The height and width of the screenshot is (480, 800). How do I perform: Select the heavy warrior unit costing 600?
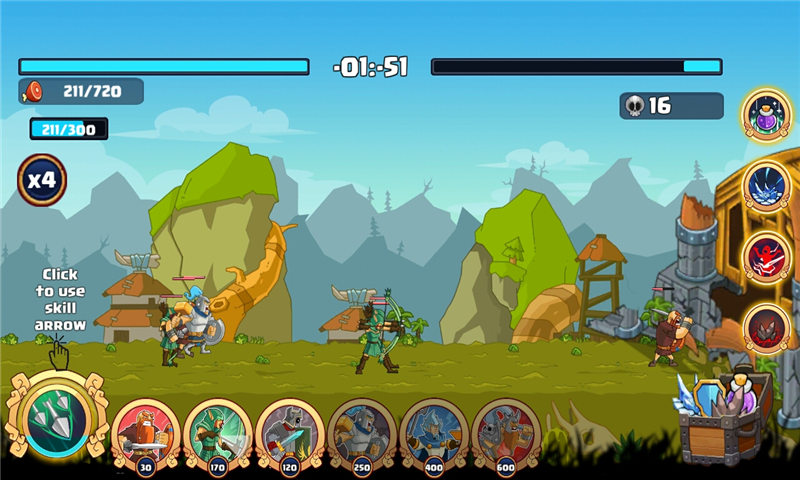[x=506, y=431]
